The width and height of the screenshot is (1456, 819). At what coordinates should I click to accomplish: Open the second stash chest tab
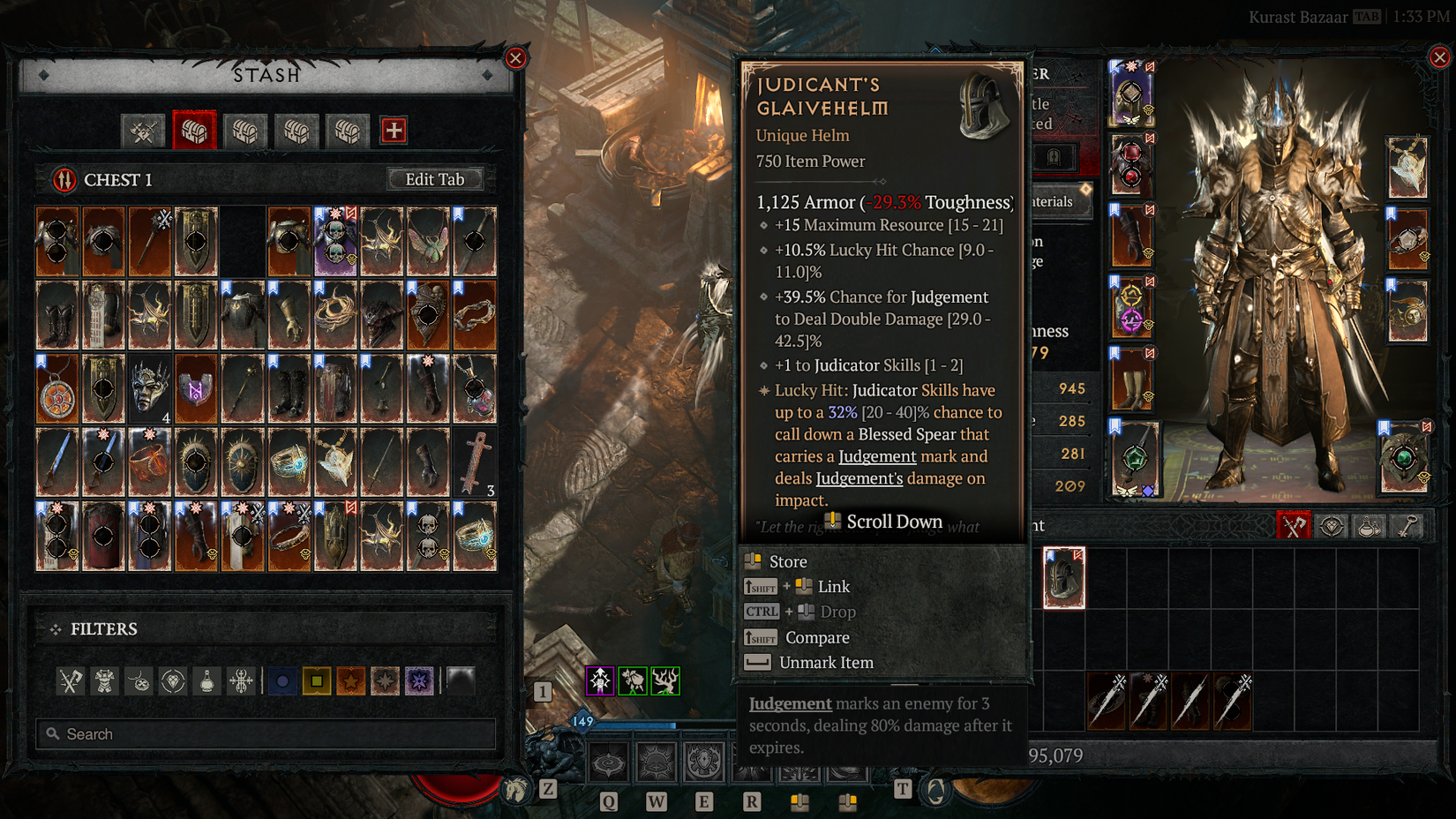245,130
